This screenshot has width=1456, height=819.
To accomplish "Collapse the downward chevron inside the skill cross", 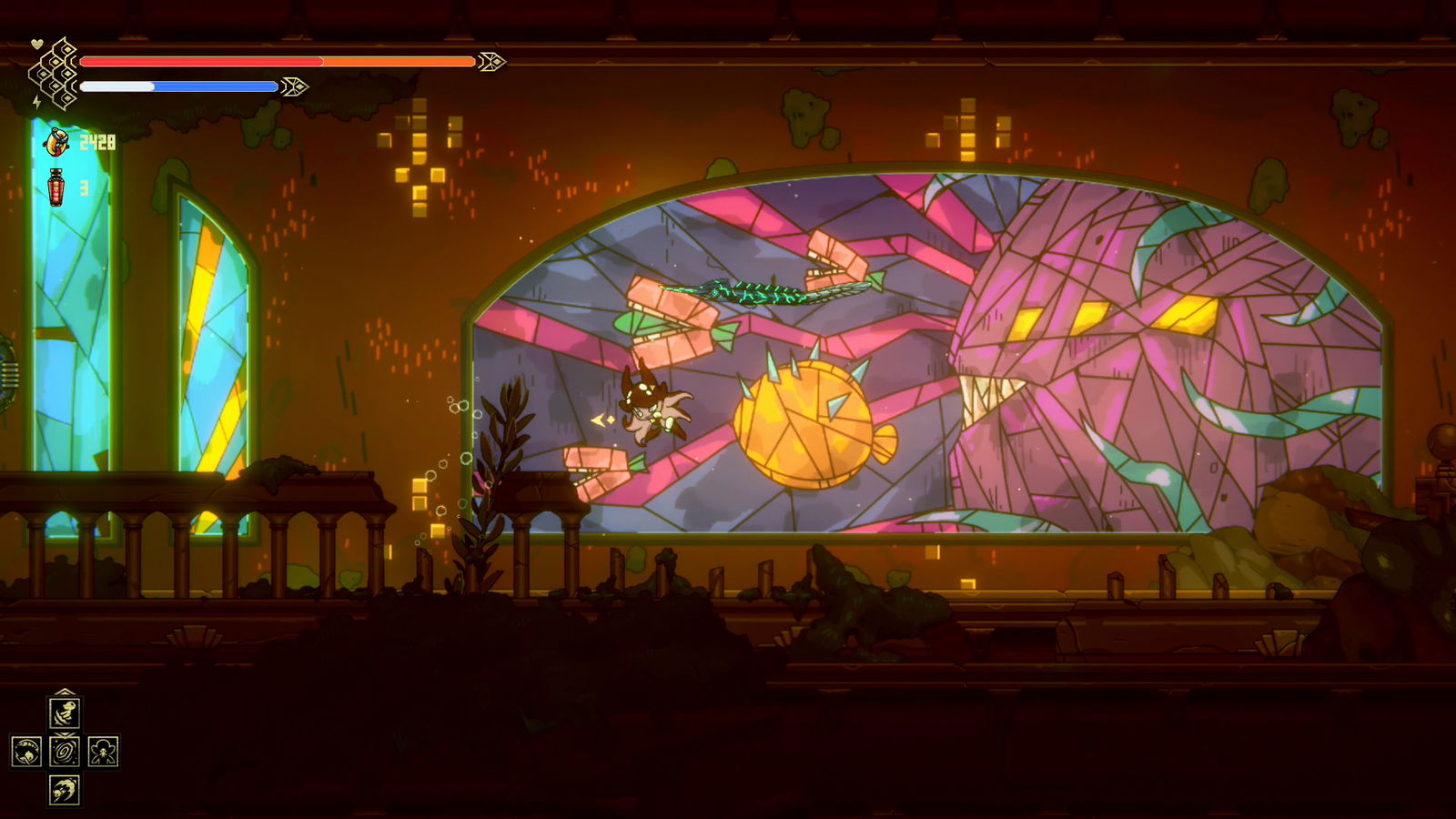I will pos(65,734).
